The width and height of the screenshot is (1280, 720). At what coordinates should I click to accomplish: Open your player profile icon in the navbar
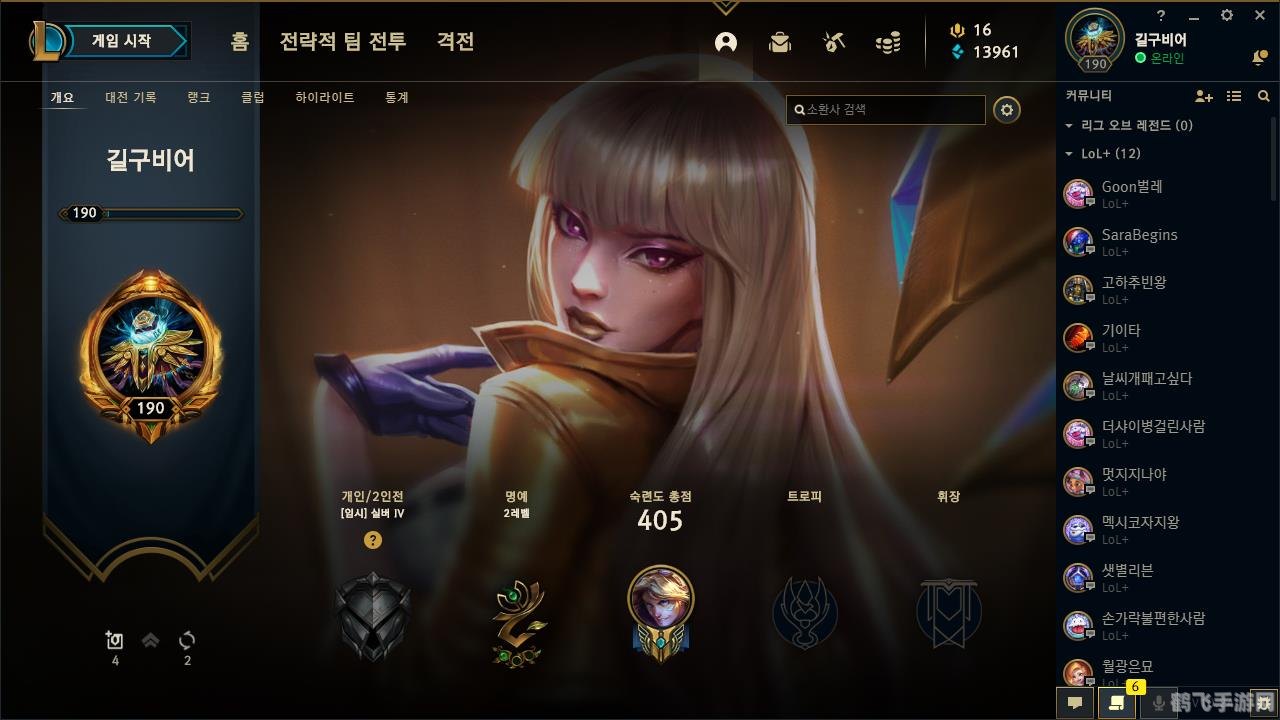(725, 42)
